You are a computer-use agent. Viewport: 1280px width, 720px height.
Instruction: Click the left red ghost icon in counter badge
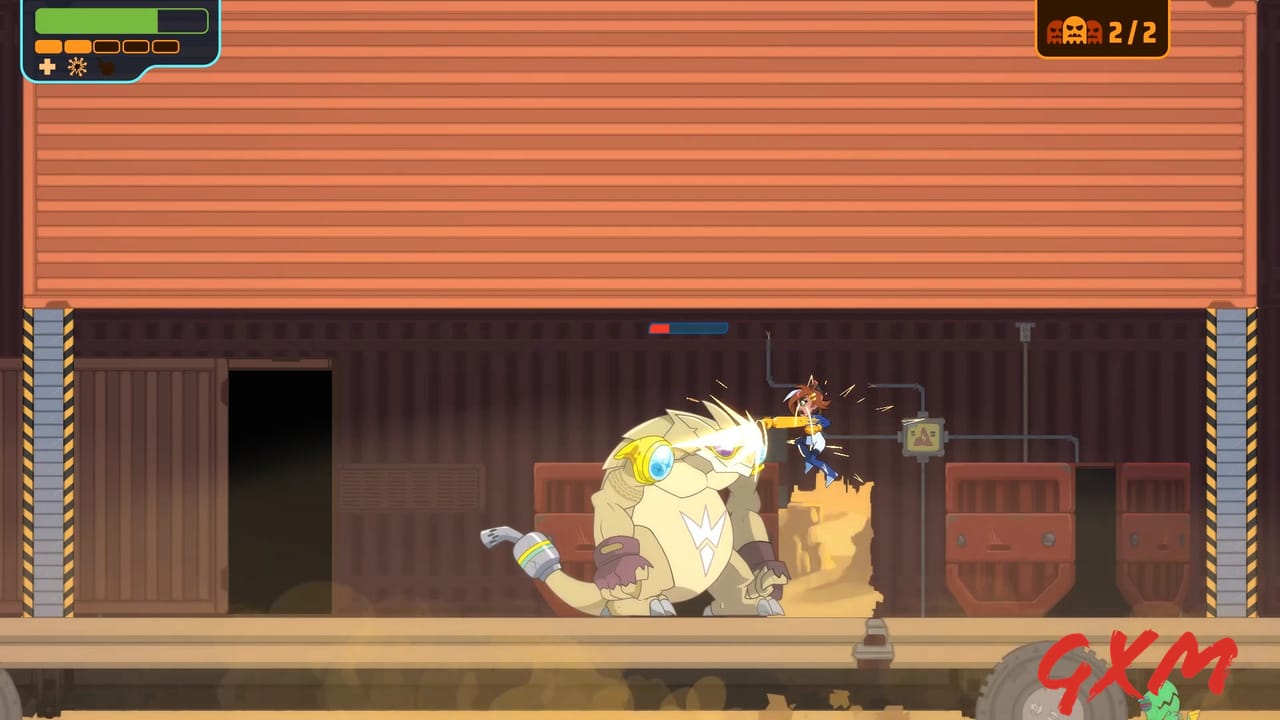pos(1054,32)
